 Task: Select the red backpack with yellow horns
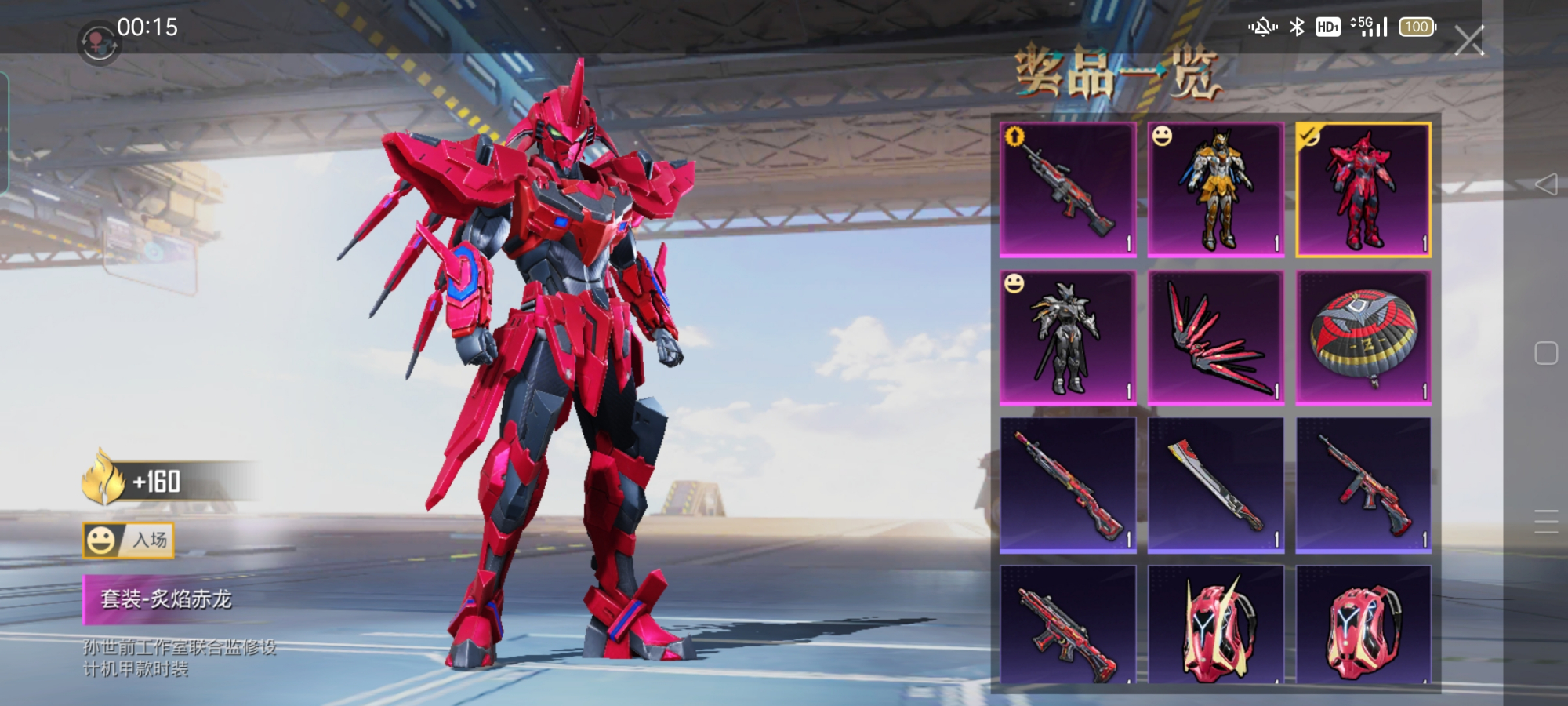(1216, 625)
